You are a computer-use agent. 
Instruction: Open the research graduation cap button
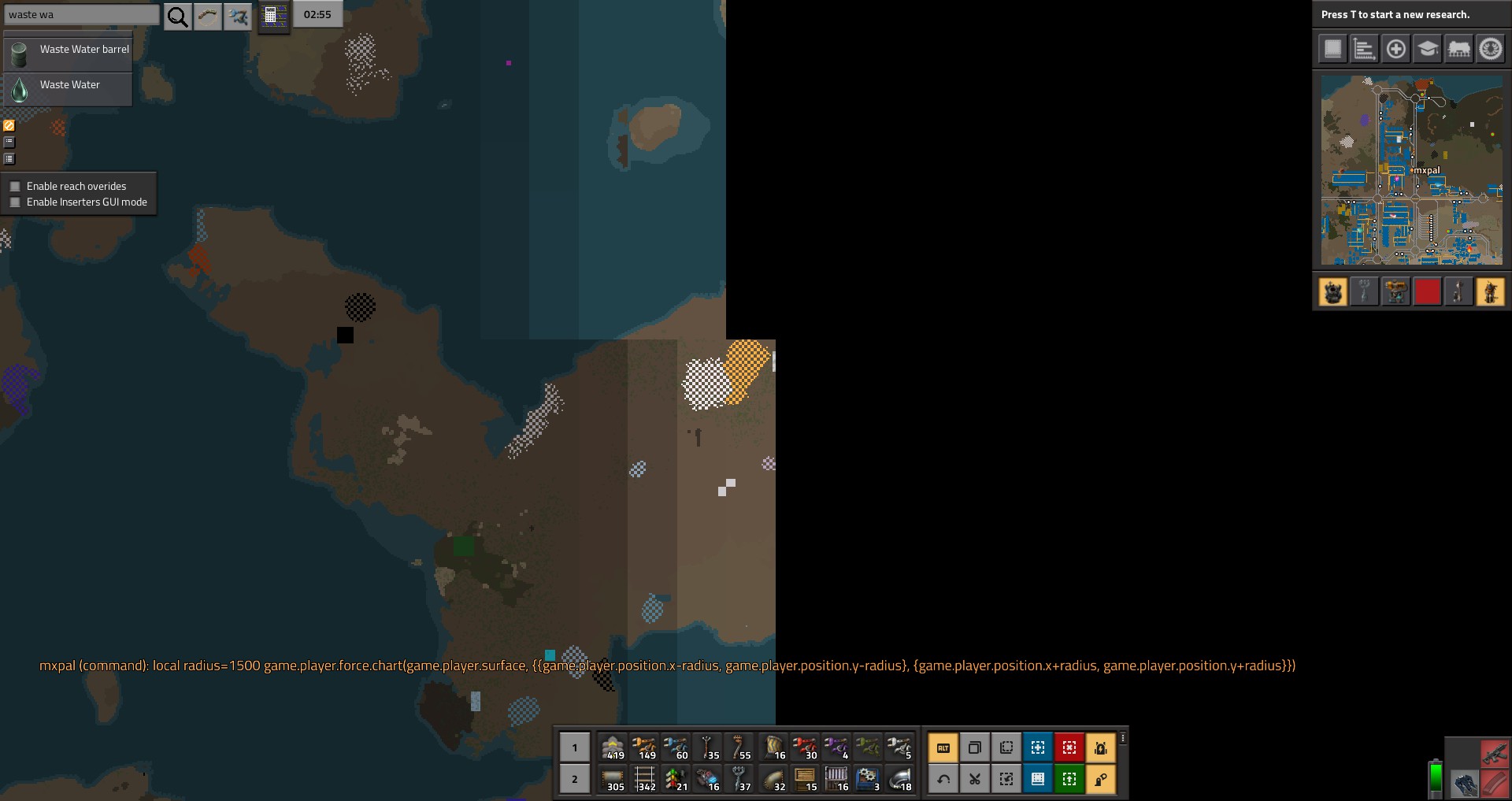1427,49
